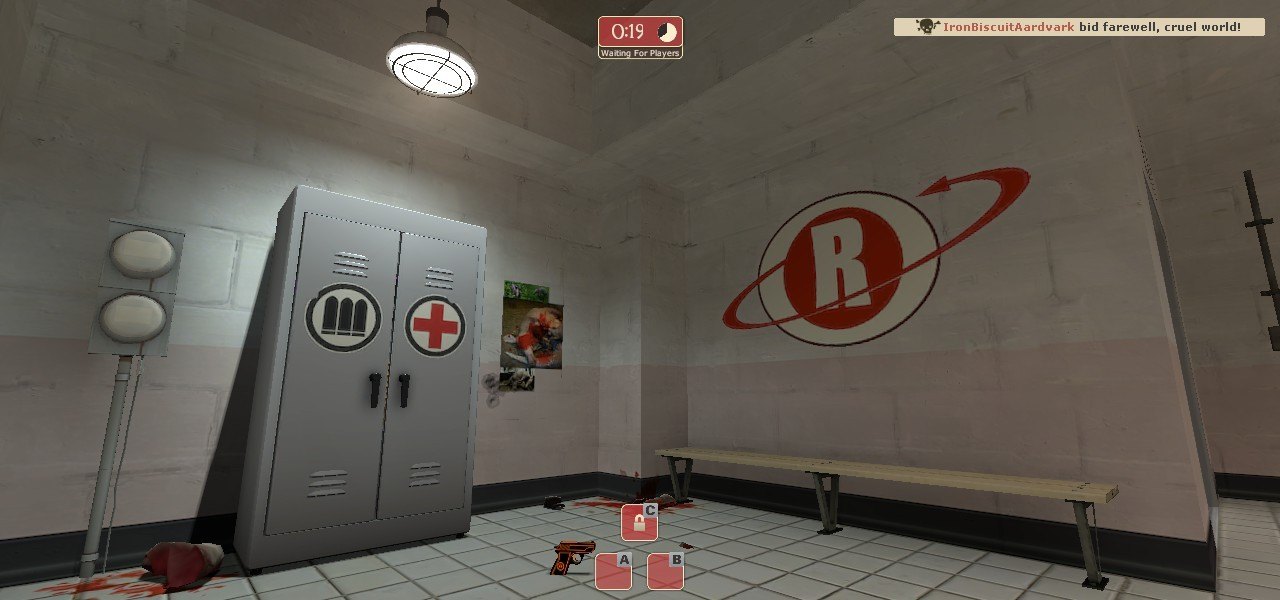Select control point A icon
This screenshot has height=600, width=1280.
coord(613,571)
